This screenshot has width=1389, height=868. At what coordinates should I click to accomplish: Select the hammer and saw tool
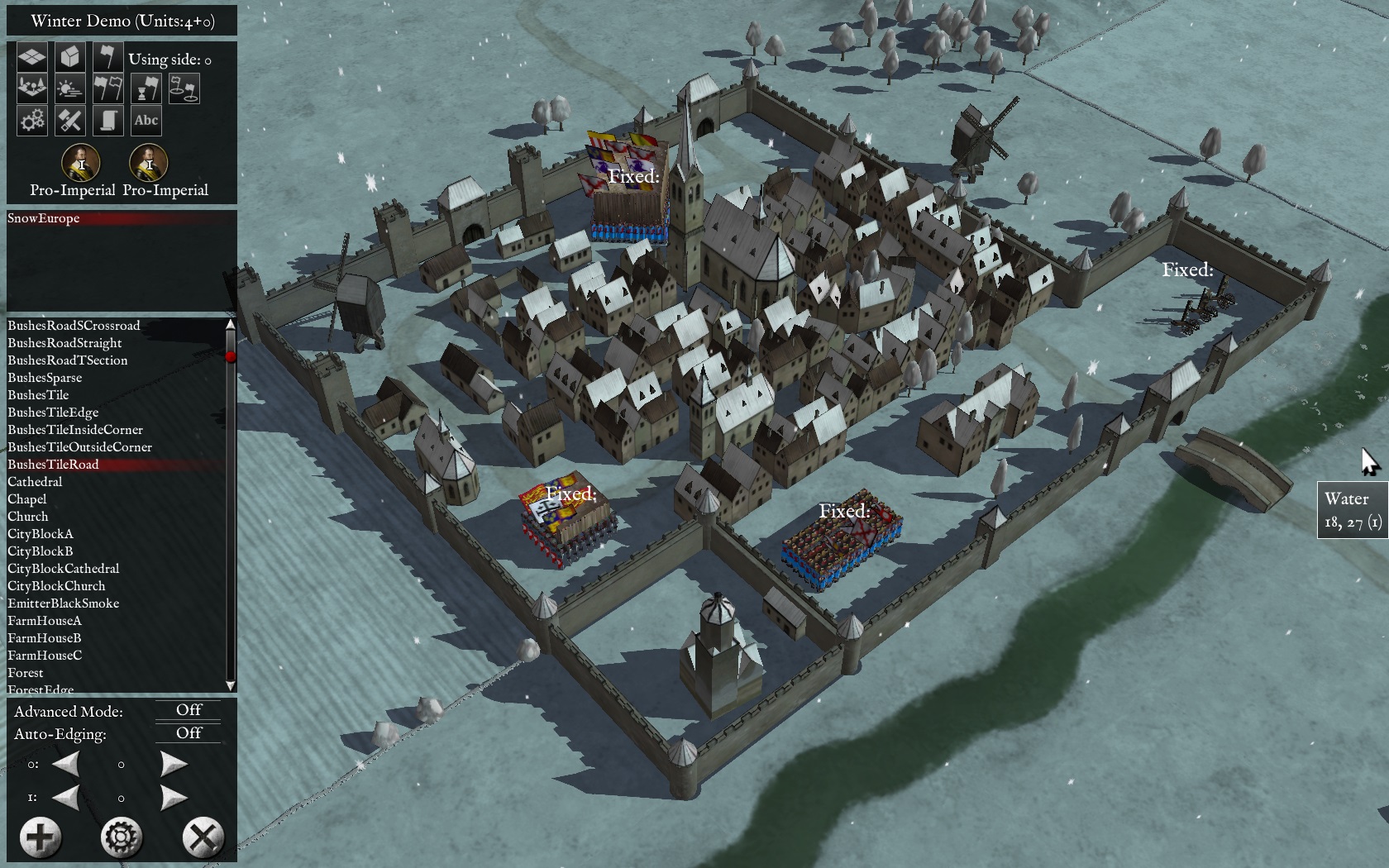[x=70, y=121]
